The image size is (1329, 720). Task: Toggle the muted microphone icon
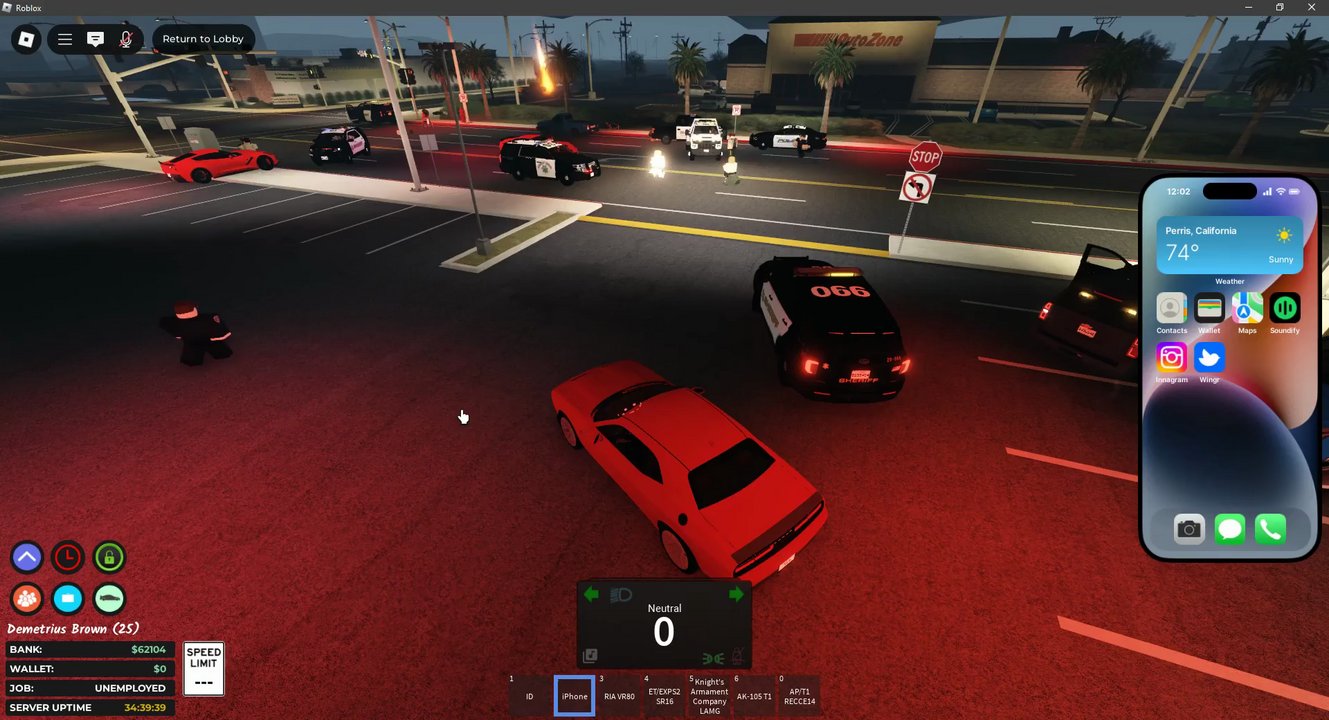click(126, 39)
